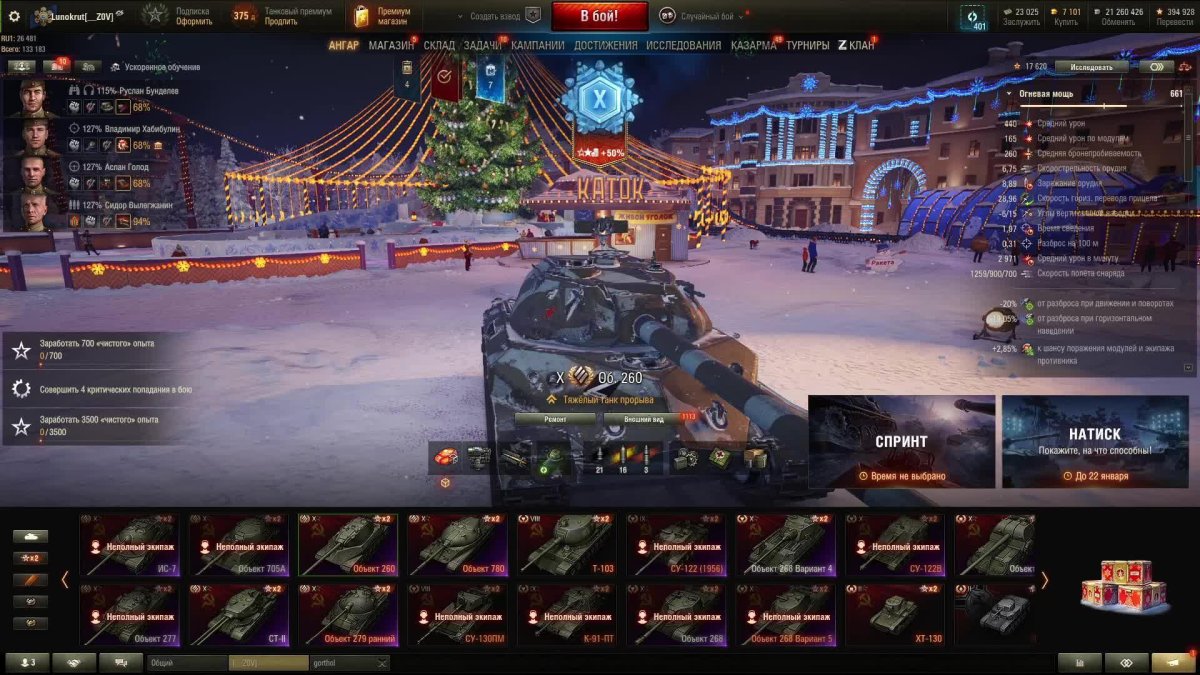Go to the ИССЛЕДОВАНИЯ tab
This screenshot has width=1200, height=675.
coord(683,45)
